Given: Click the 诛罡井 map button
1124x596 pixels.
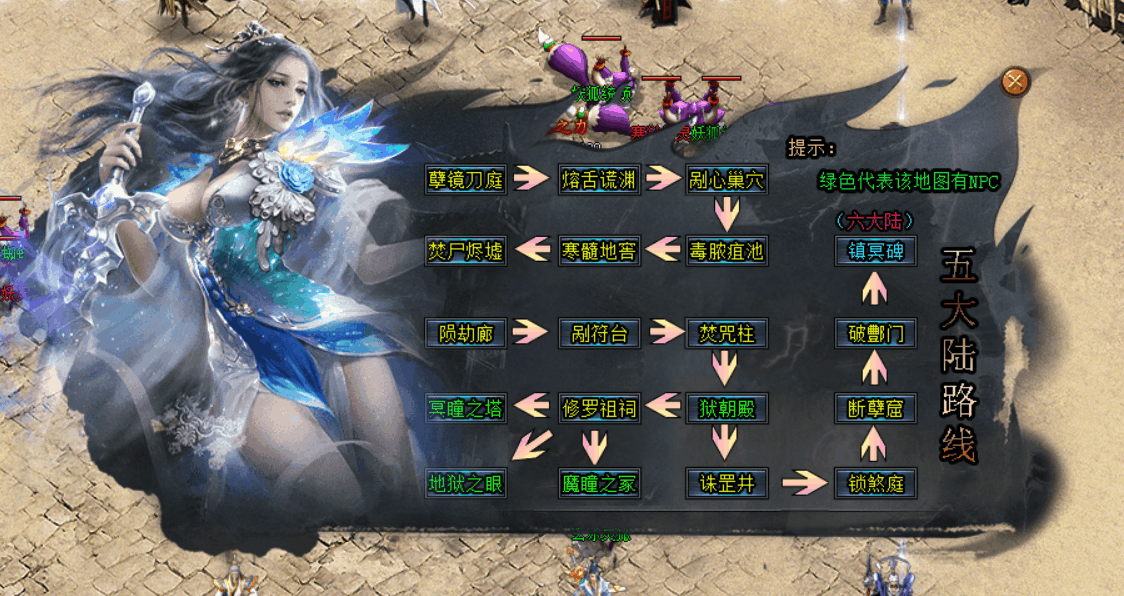Looking at the screenshot, I should pos(726,484).
